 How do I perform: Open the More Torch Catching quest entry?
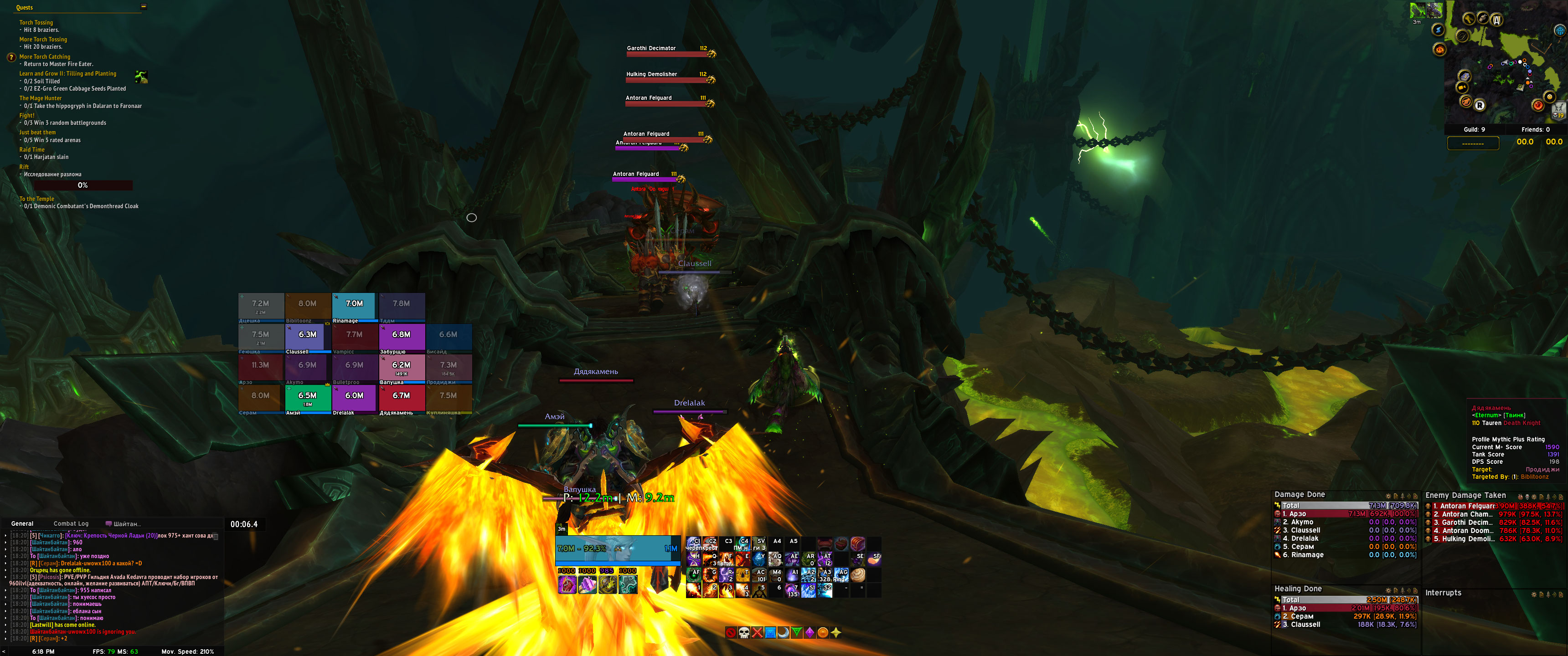tap(44, 56)
